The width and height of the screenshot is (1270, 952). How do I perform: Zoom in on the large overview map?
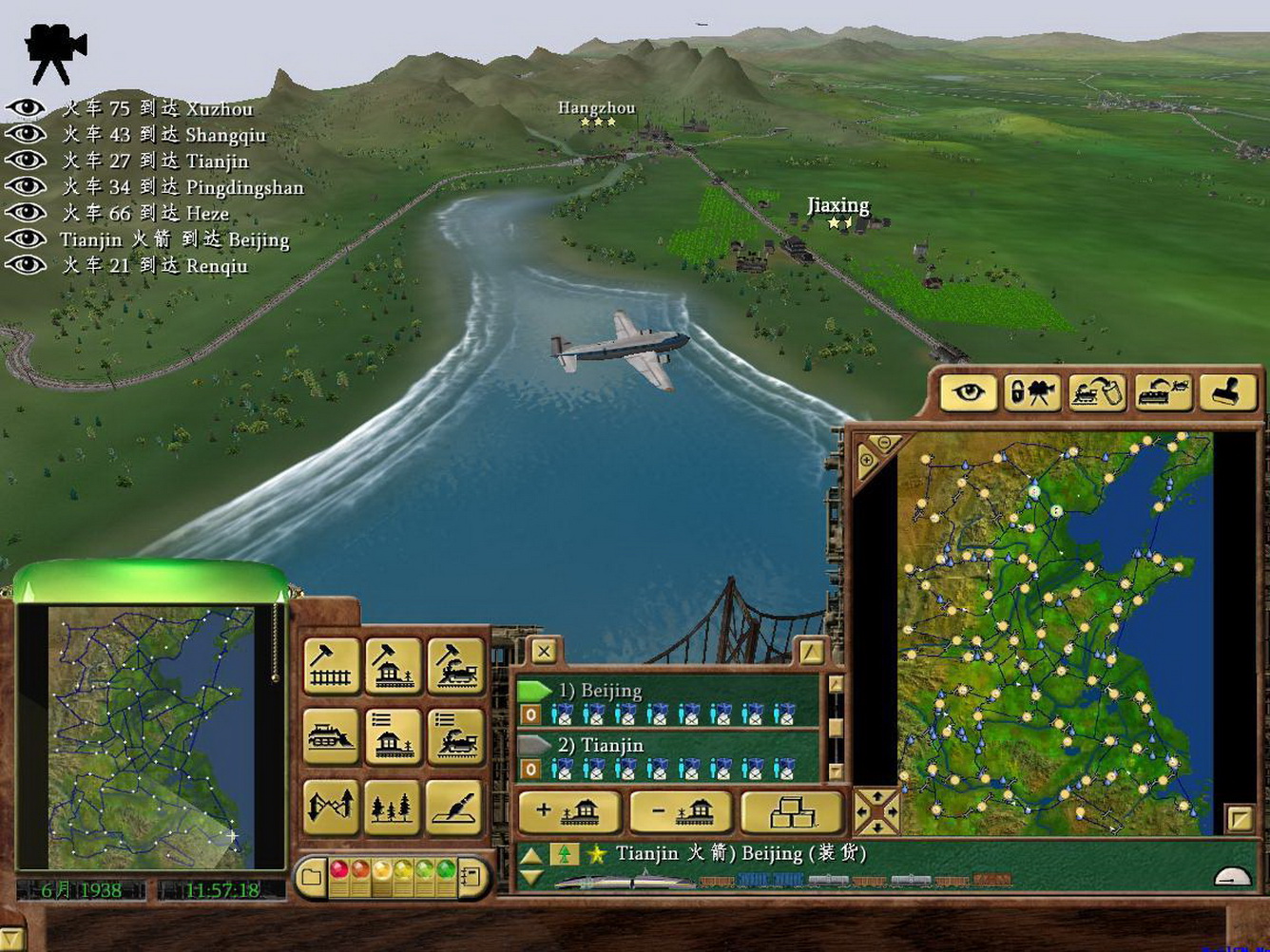(867, 461)
